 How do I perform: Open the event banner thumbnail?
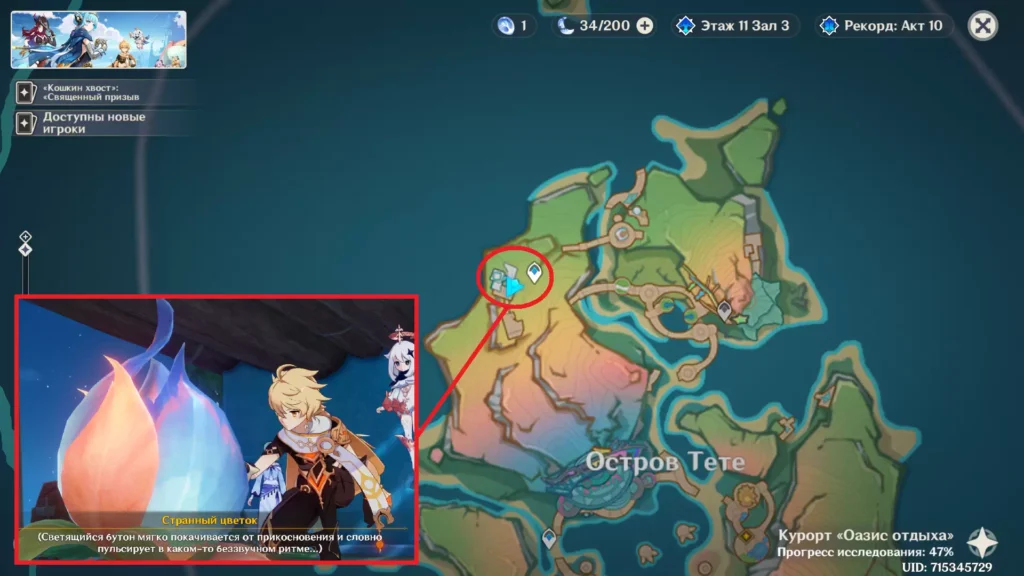coord(98,39)
